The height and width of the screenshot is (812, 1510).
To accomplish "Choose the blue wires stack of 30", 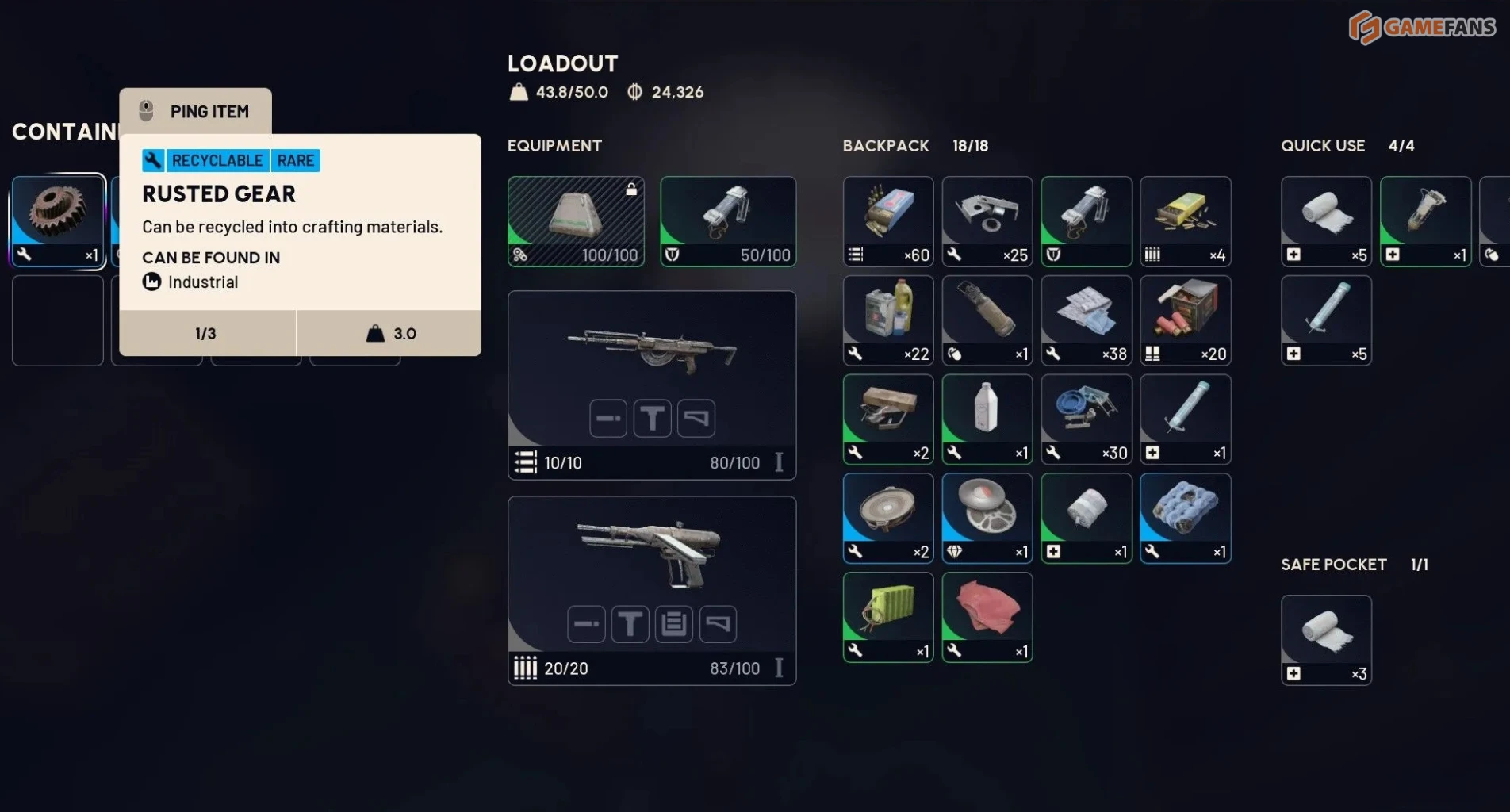I will pos(1087,419).
